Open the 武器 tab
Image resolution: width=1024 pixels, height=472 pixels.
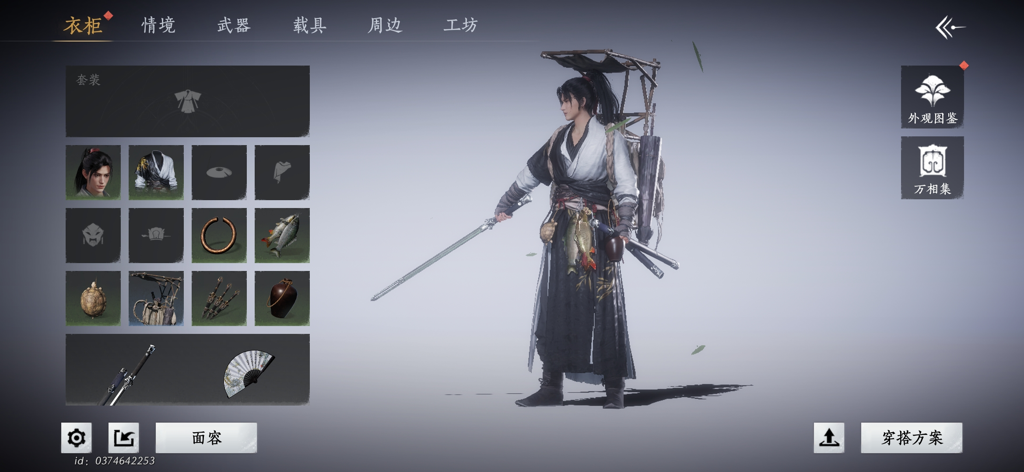pos(234,26)
